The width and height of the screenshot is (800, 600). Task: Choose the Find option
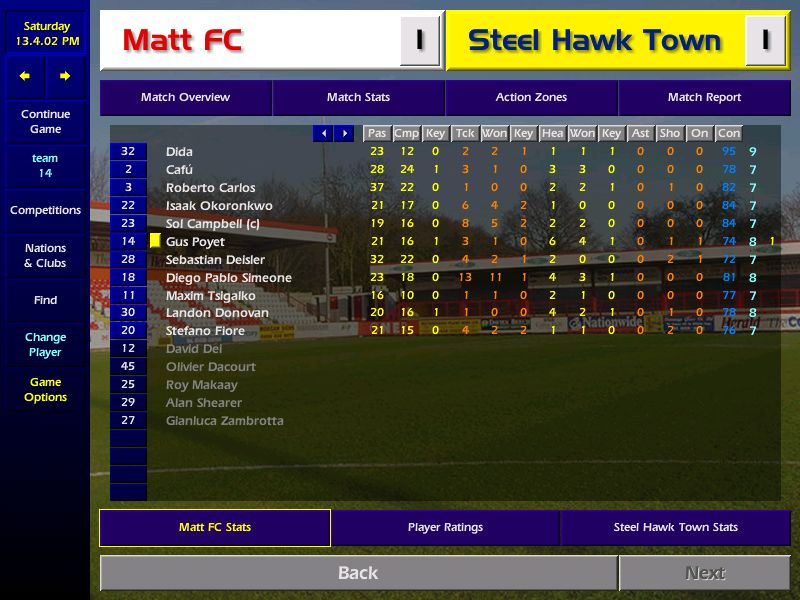tap(45, 300)
